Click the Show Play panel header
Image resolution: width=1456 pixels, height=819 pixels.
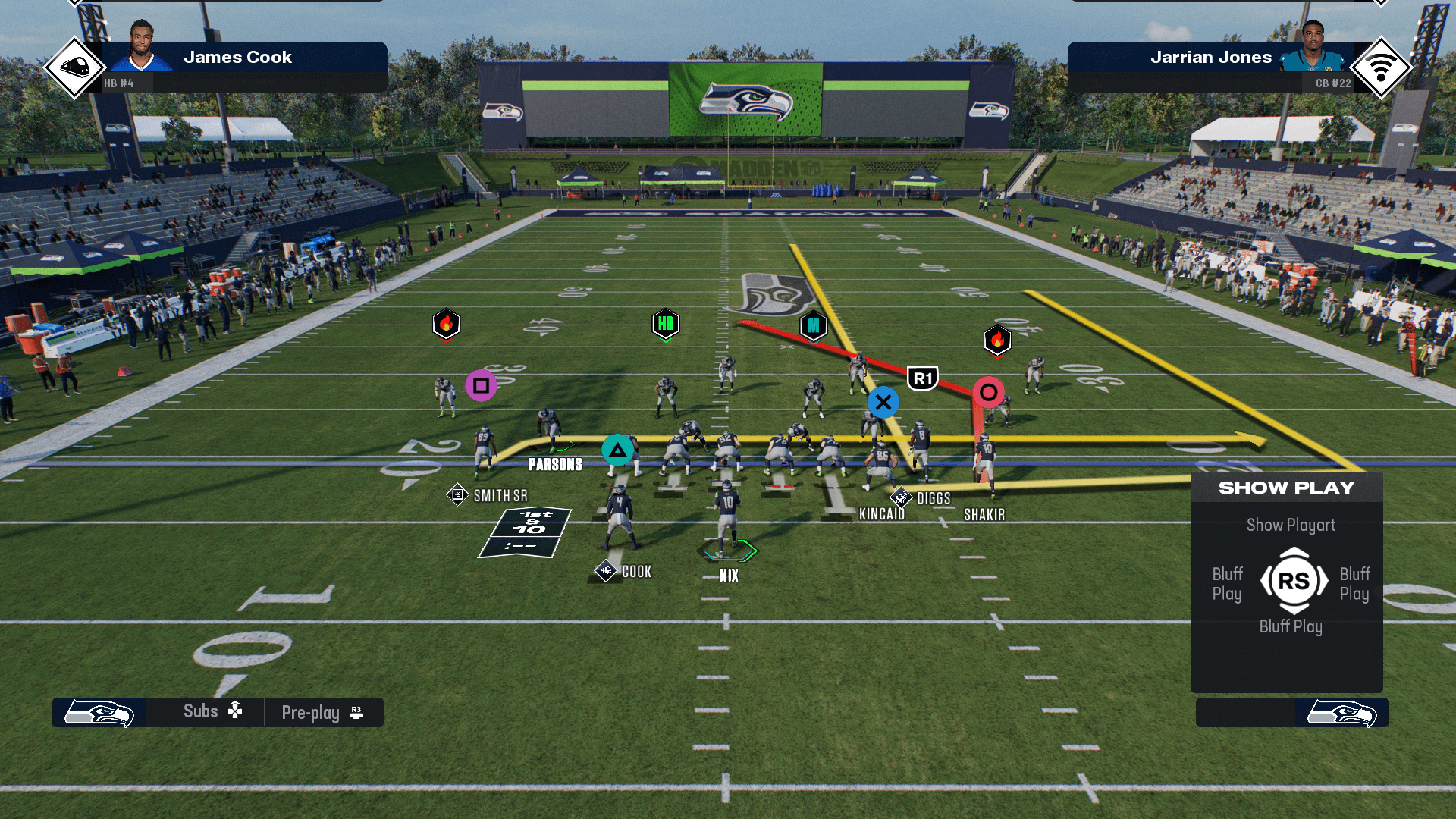coord(1286,488)
